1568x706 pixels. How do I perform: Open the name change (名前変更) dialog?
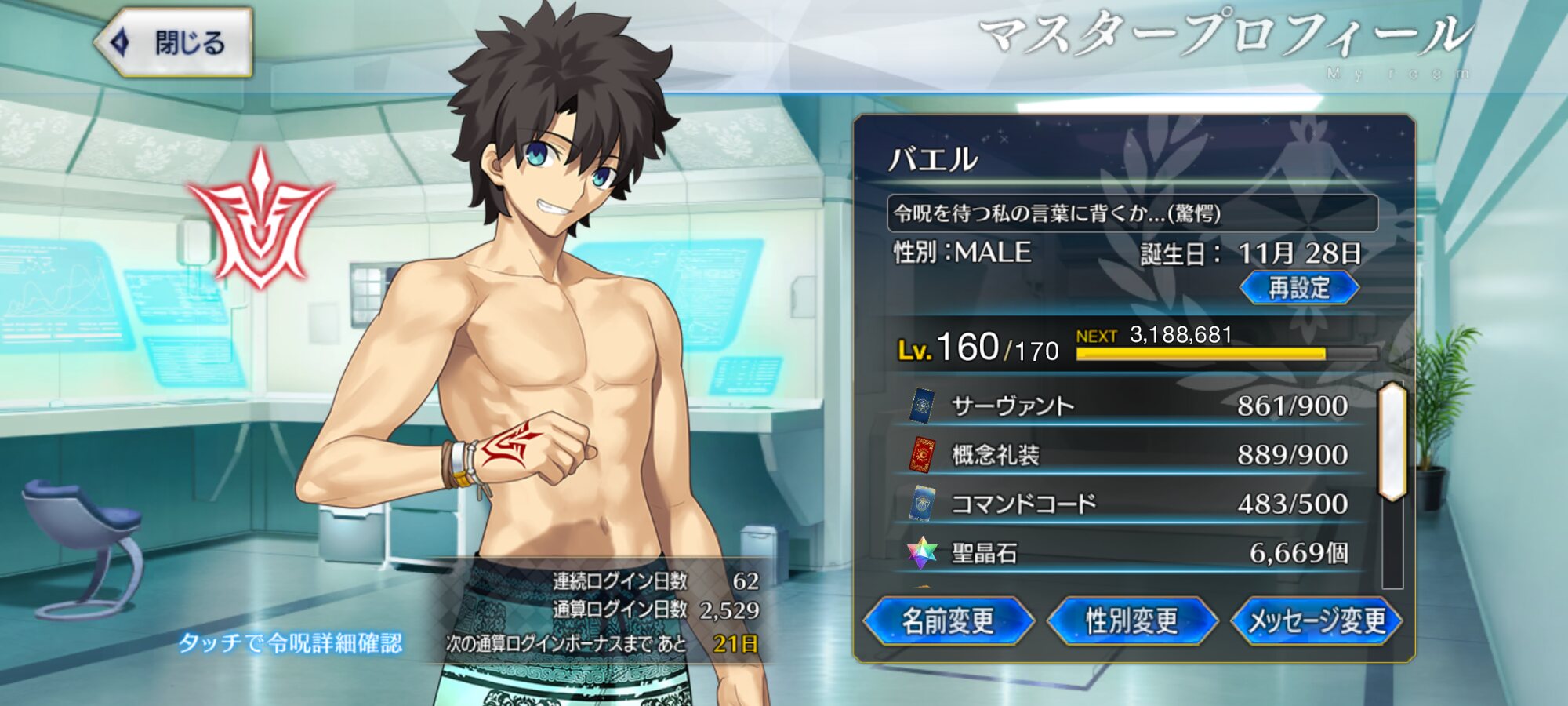click(948, 621)
